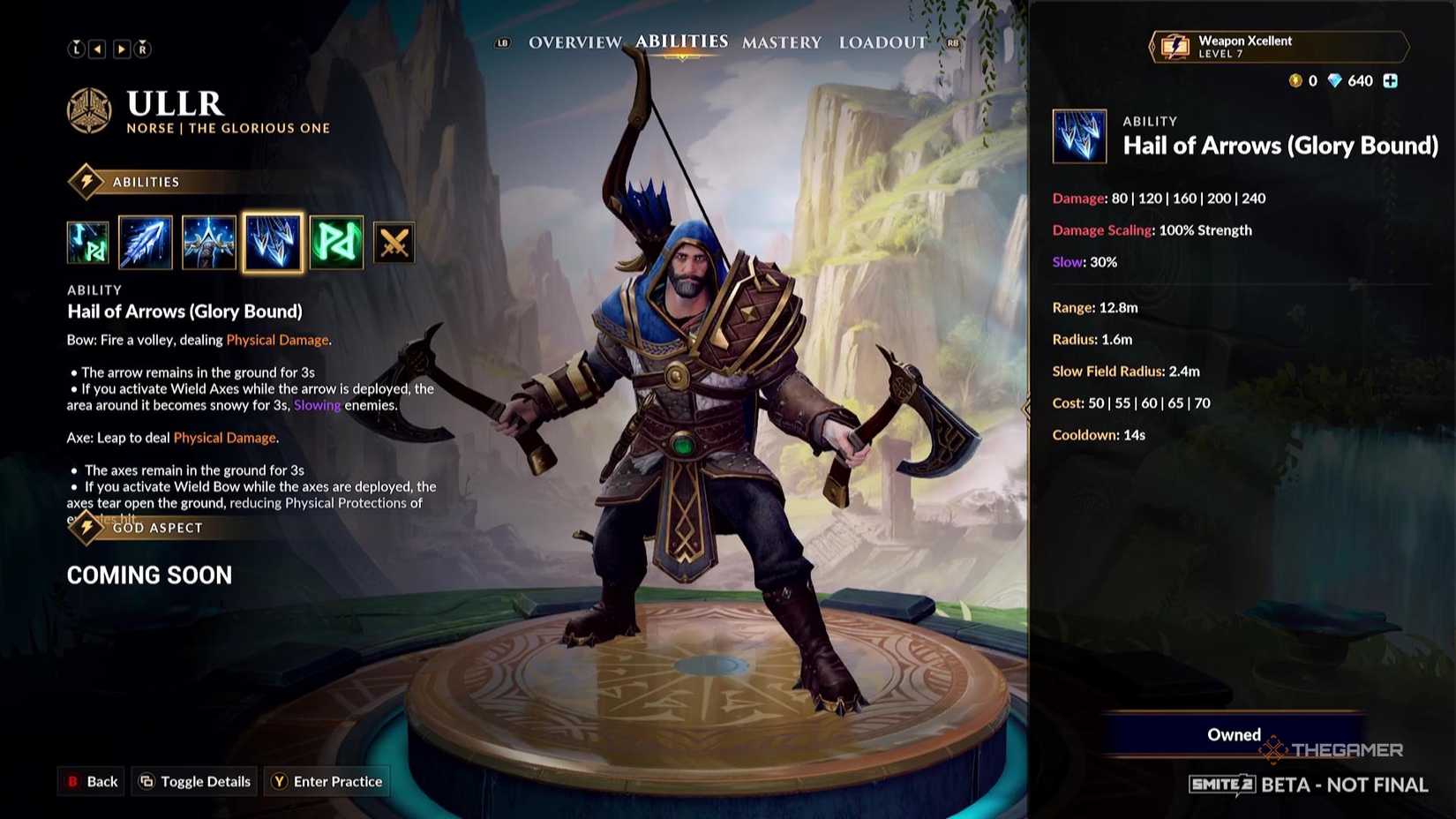This screenshot has height=819, width=1456.
Task: Click the L shoulder chevron control
Action: click(x=77, y=49)
